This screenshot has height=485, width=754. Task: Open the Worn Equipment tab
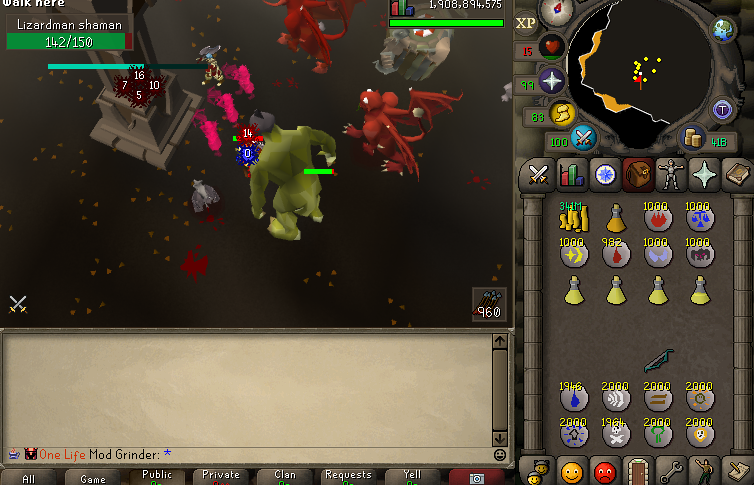[670, 176]
